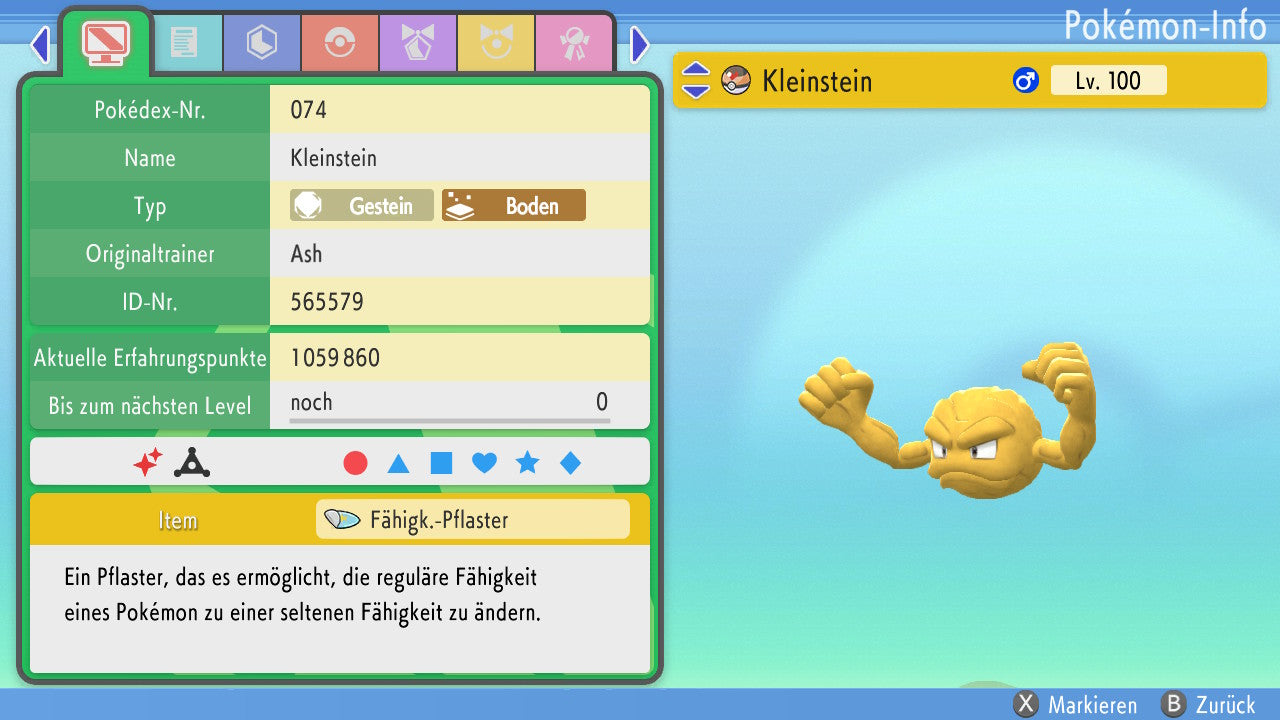The image size is (1280, 720).
Task: Toggle the blue heart marking
Action: [x=484, y=463]
